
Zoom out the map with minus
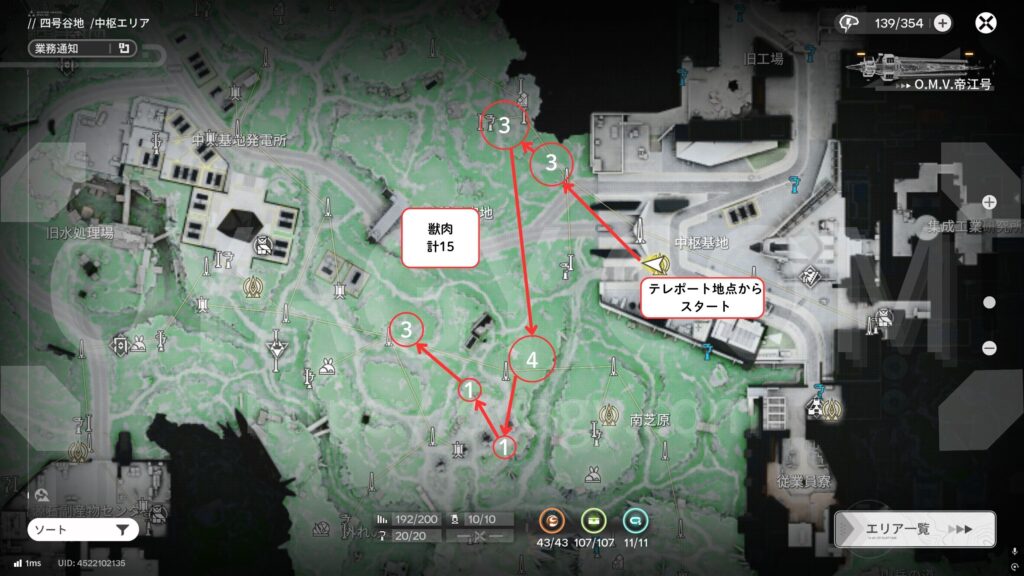(x=989, y=348)
